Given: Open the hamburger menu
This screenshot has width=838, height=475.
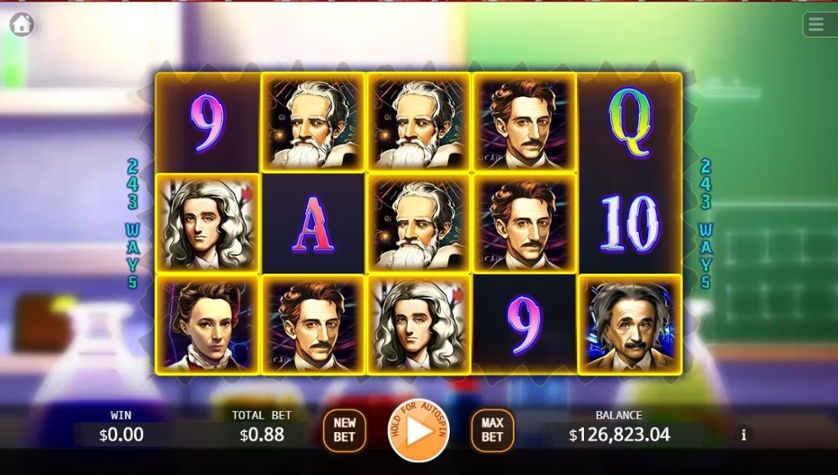Looking at the screenshot, I should [x=816, y=24].
